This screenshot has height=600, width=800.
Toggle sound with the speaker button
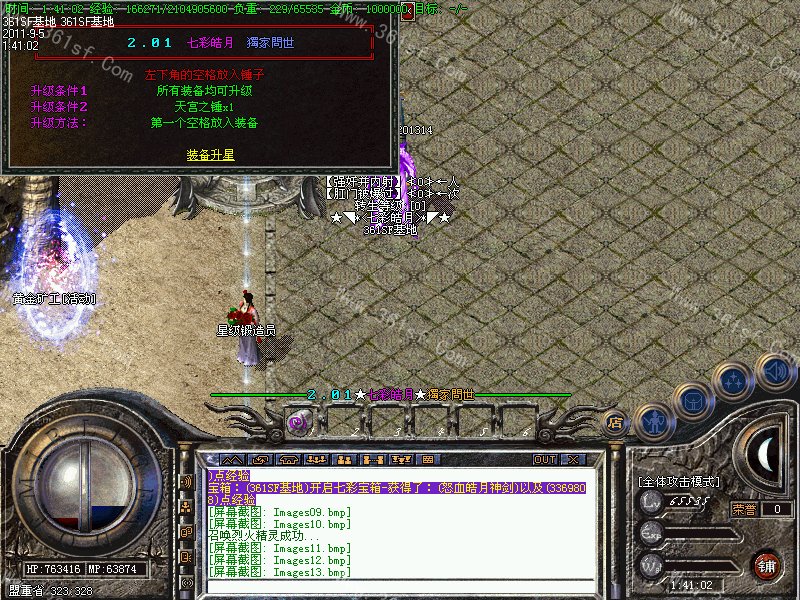coord(775,369)
